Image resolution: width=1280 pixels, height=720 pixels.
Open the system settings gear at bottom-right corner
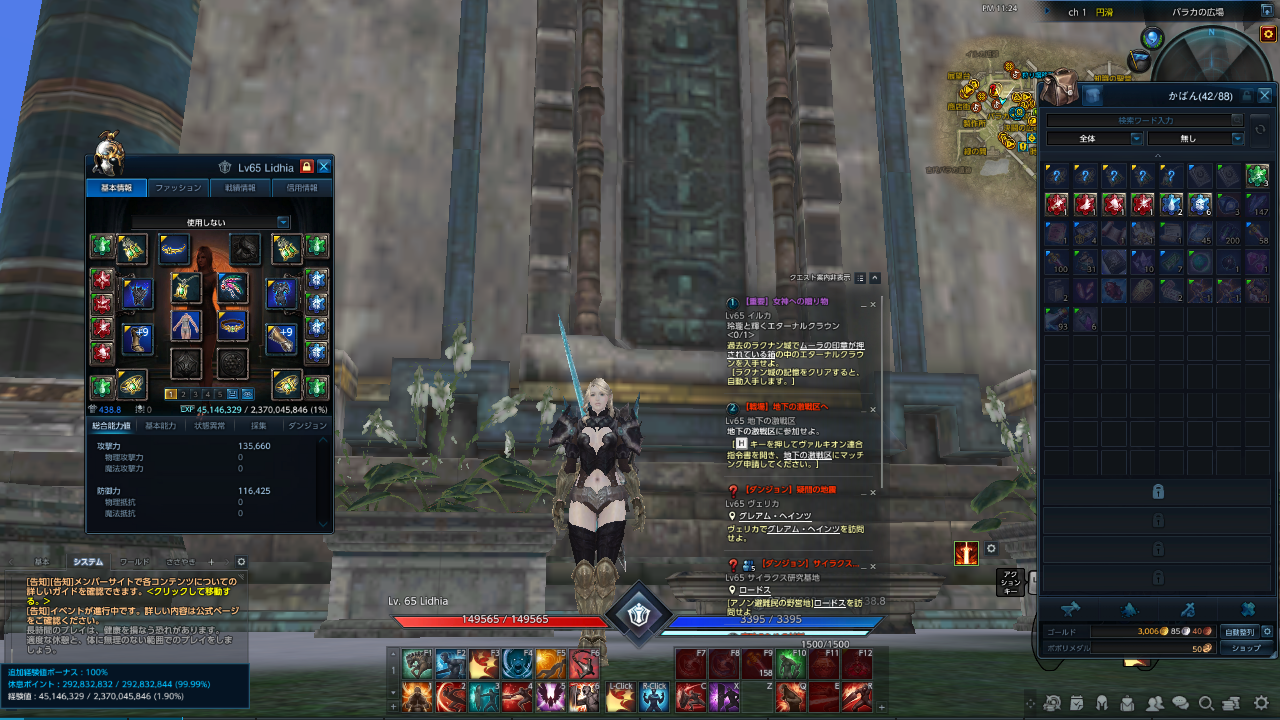tap(1260, 704)
